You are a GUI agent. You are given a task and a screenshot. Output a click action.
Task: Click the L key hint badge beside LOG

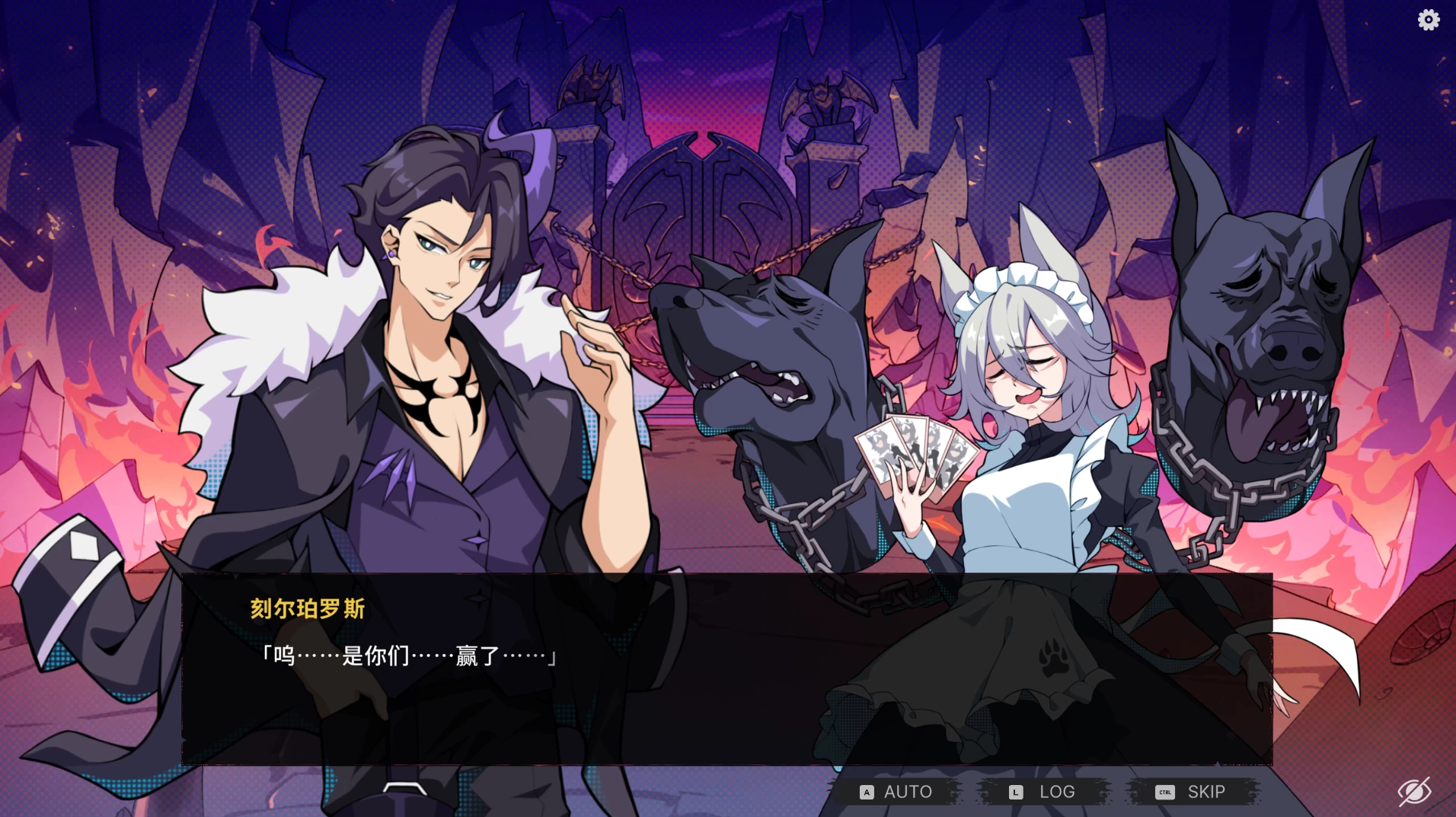point(1014,792)
